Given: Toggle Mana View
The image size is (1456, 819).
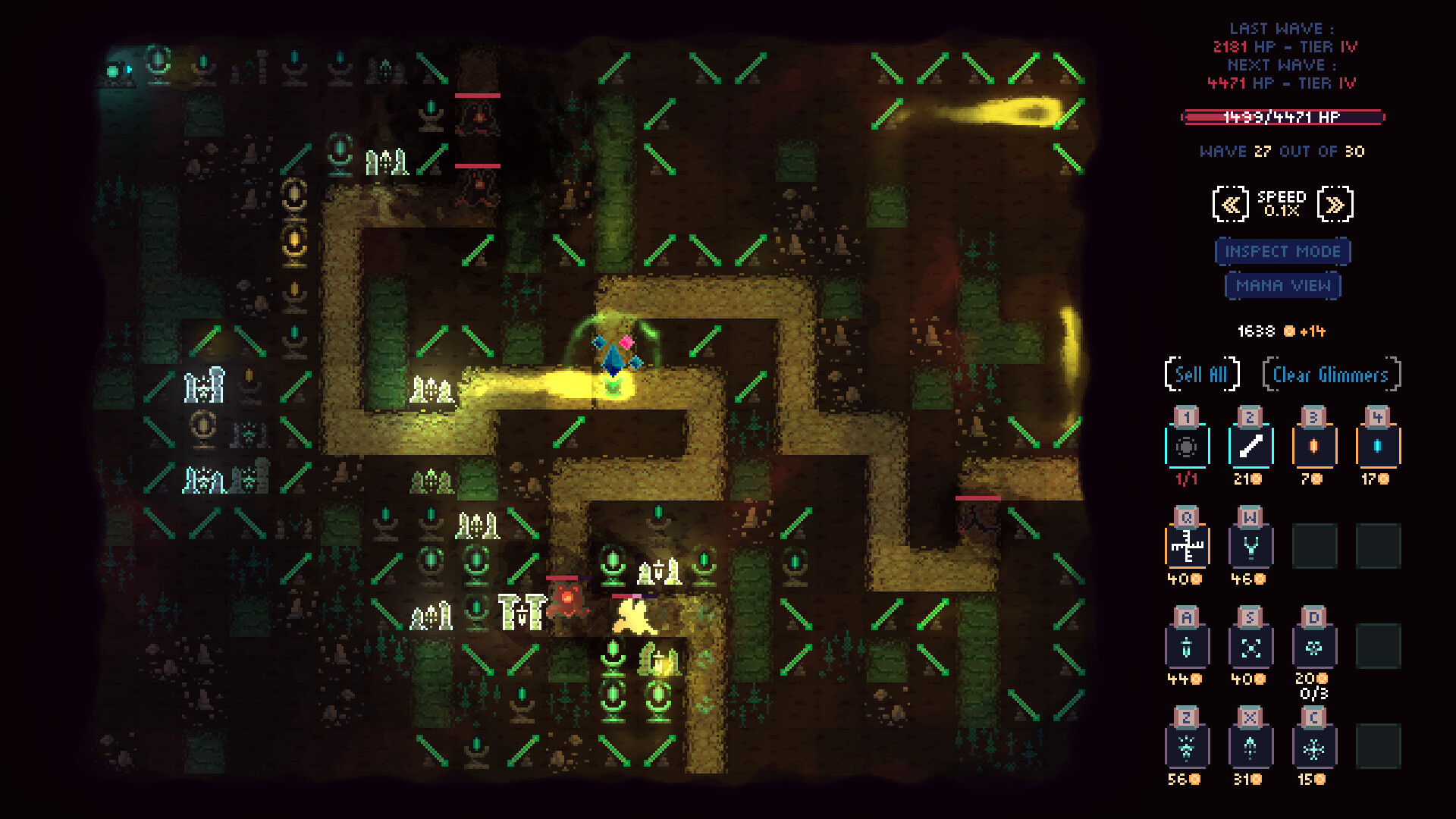Looking at the screenshot, I should [1282, 286].
